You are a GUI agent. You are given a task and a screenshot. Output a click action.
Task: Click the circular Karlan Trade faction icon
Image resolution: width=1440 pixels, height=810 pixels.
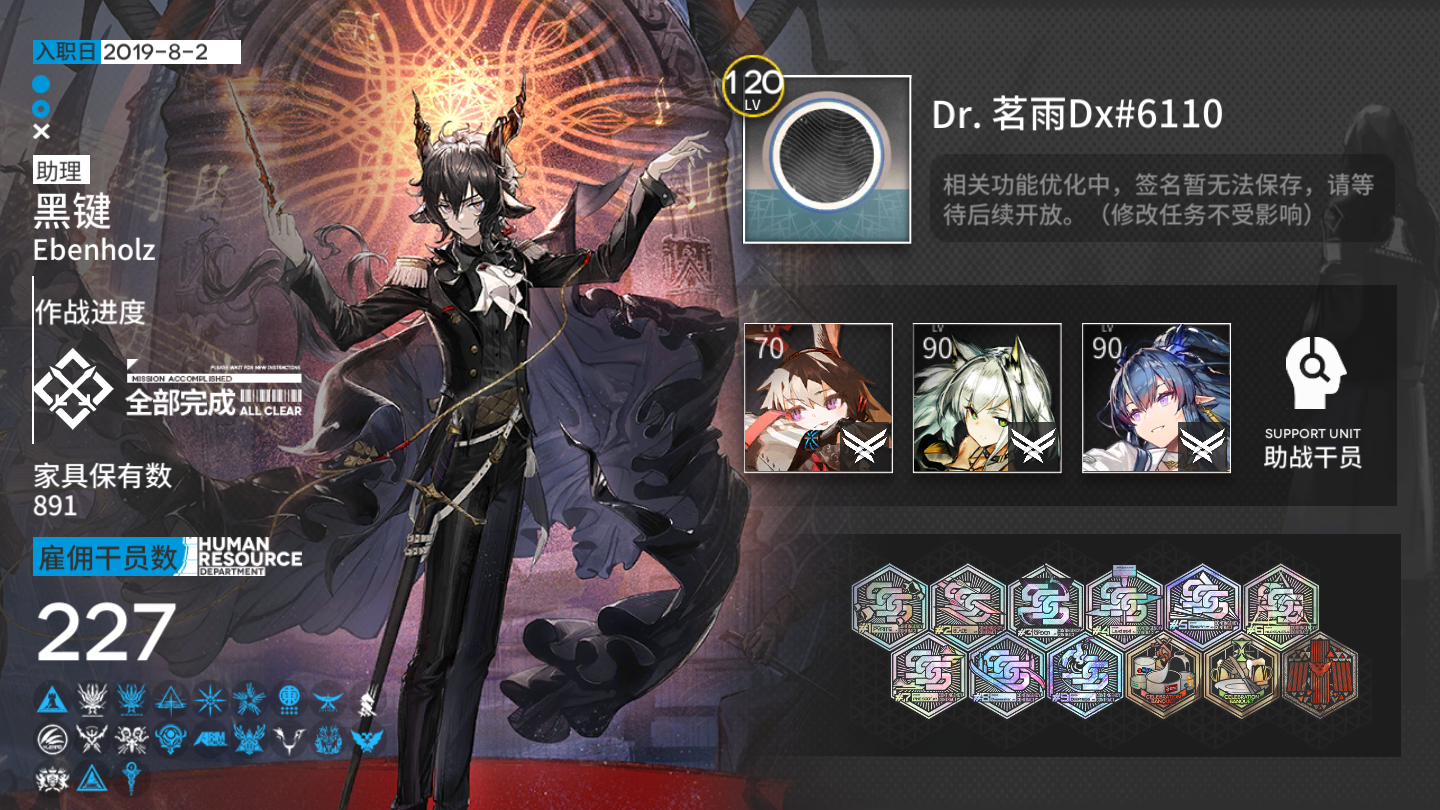tap(51, 737)
